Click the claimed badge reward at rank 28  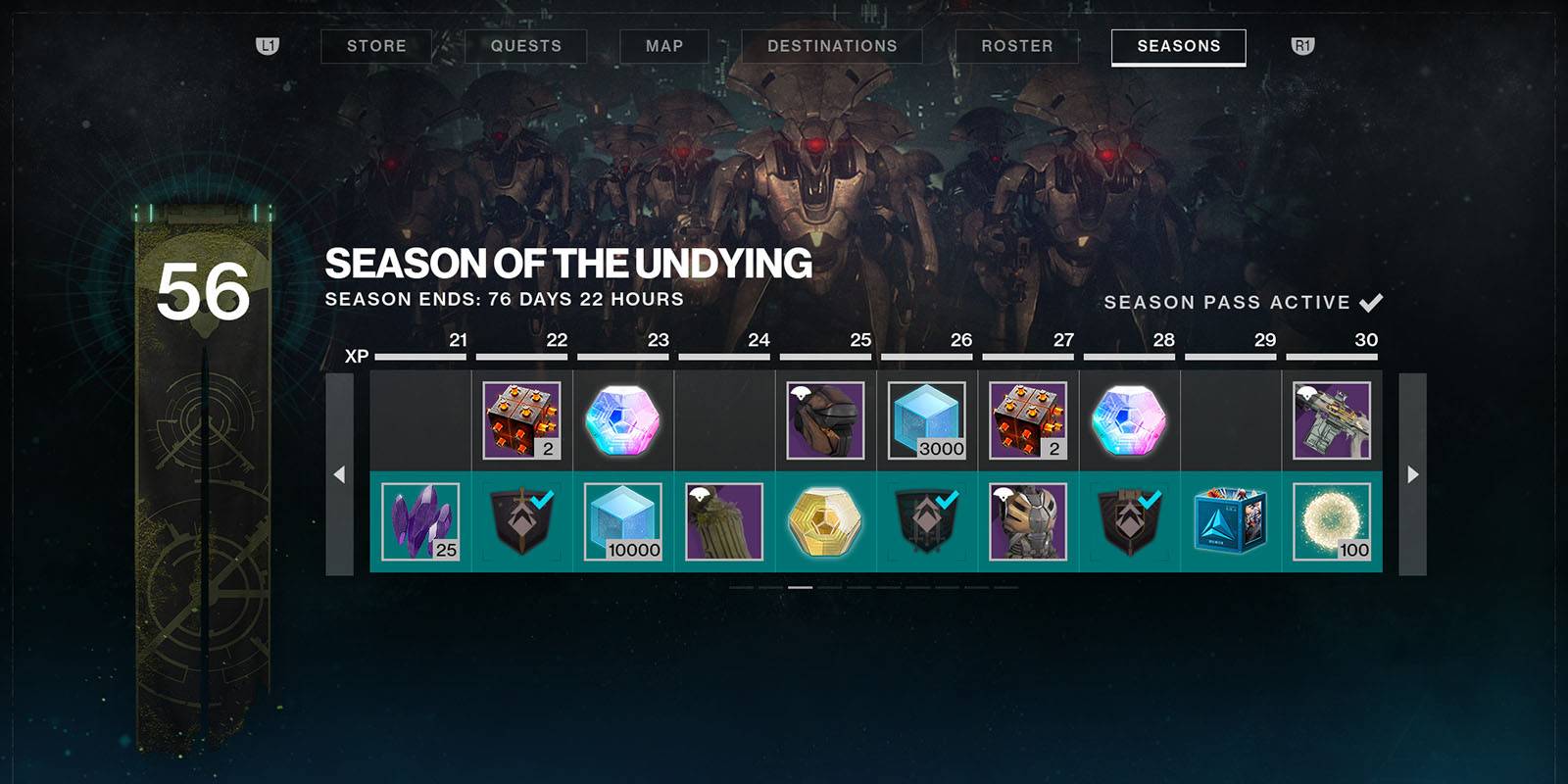pos(1128,522)
